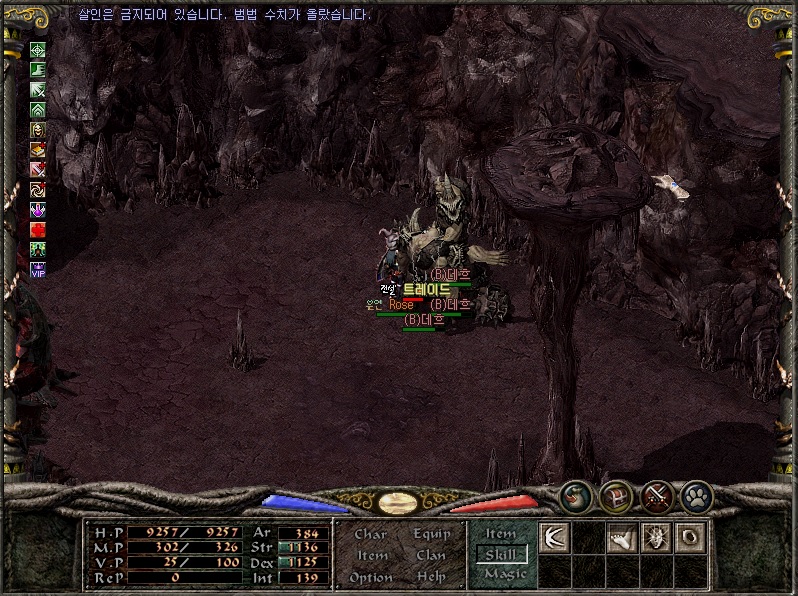The image size is (798, 596).
Task: Open the Equip menu
Action: tap(431, 534)
